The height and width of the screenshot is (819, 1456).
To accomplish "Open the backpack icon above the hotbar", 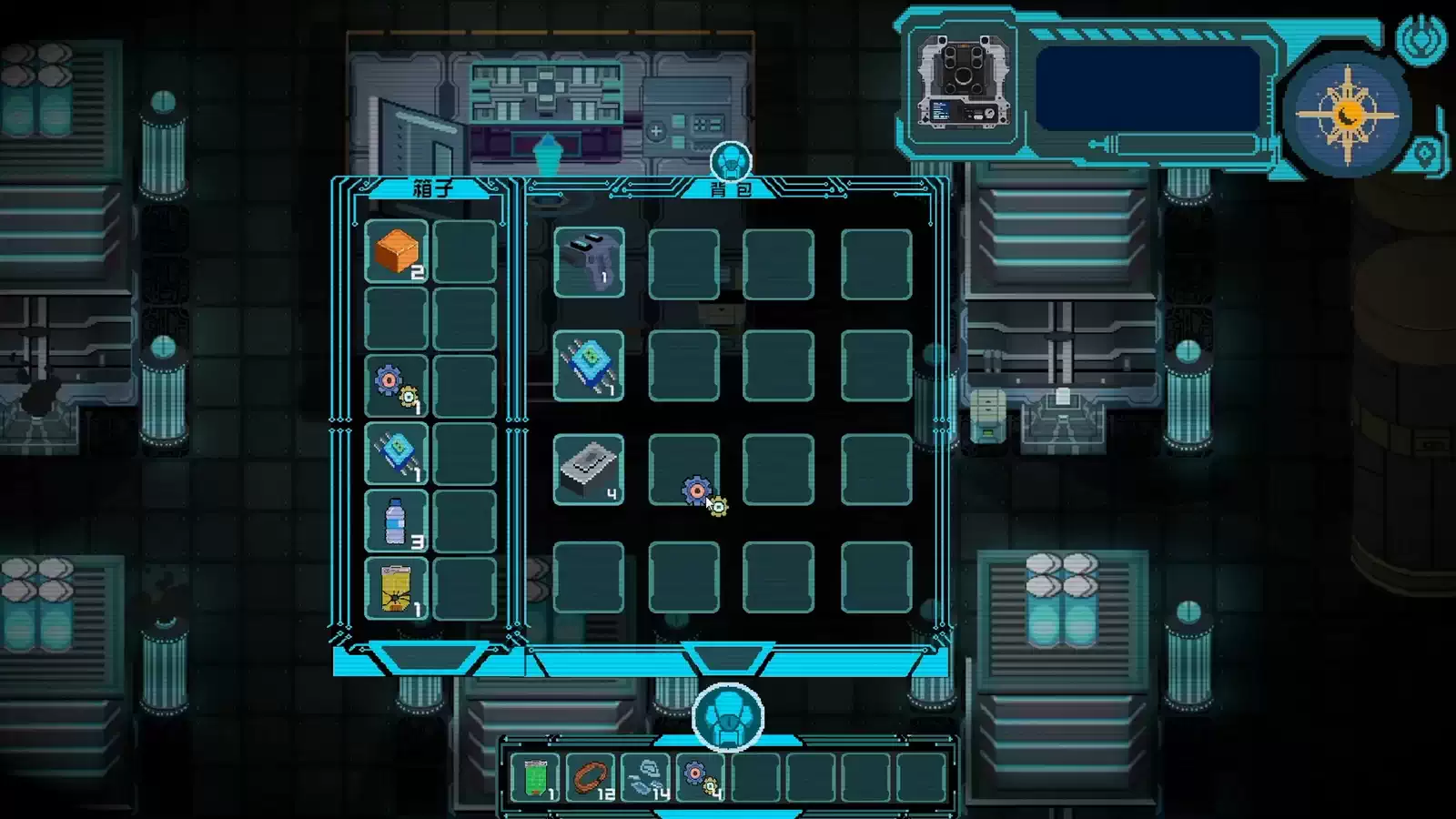I will (728, 717).
